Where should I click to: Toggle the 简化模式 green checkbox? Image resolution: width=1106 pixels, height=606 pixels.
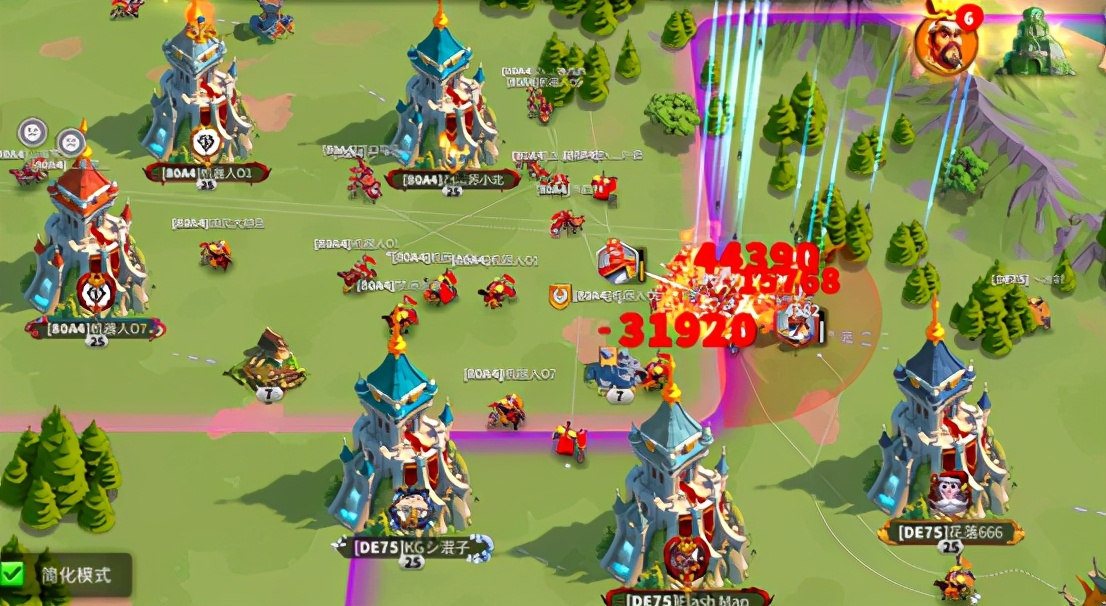click(x=13, y=574)
